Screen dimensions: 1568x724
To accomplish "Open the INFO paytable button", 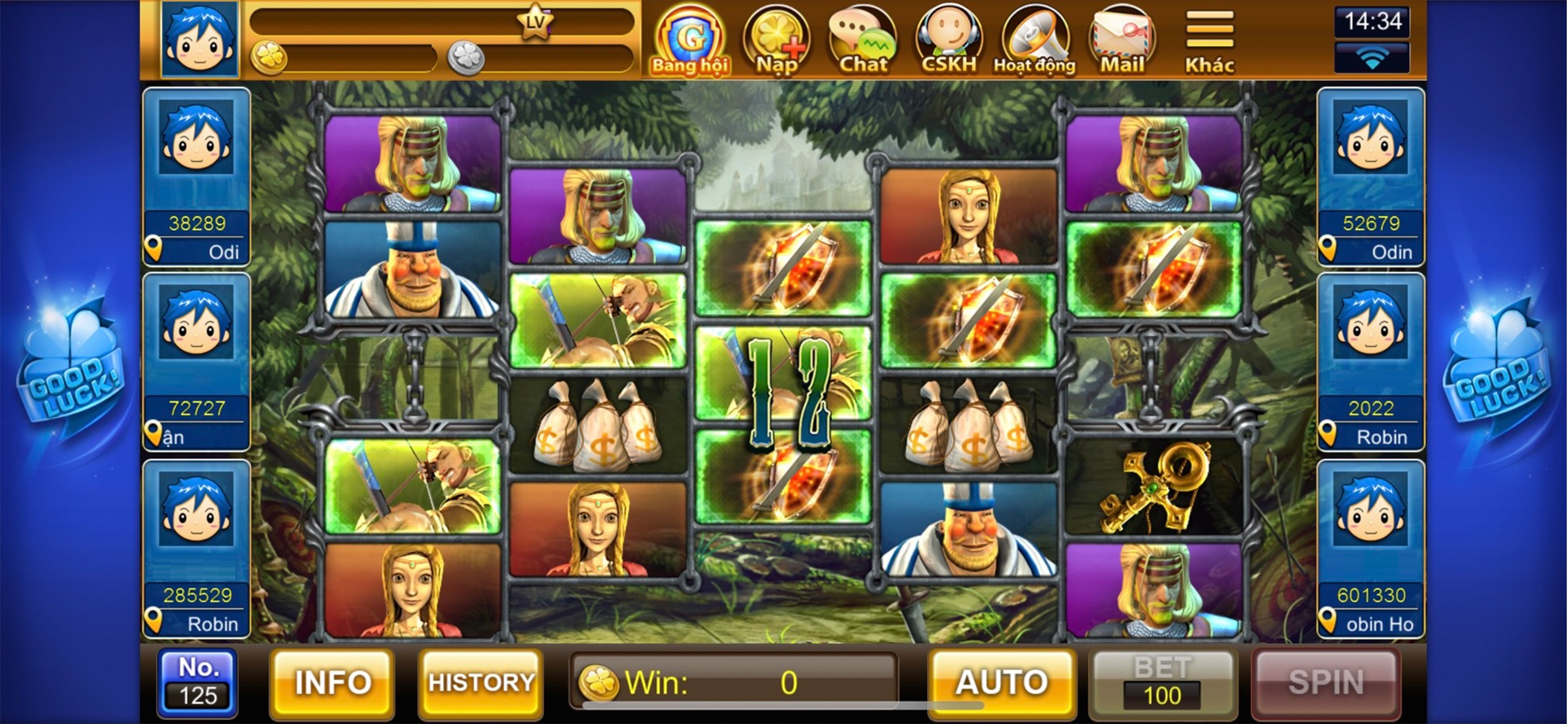I will pyautogui.click(x=332, y=683).
